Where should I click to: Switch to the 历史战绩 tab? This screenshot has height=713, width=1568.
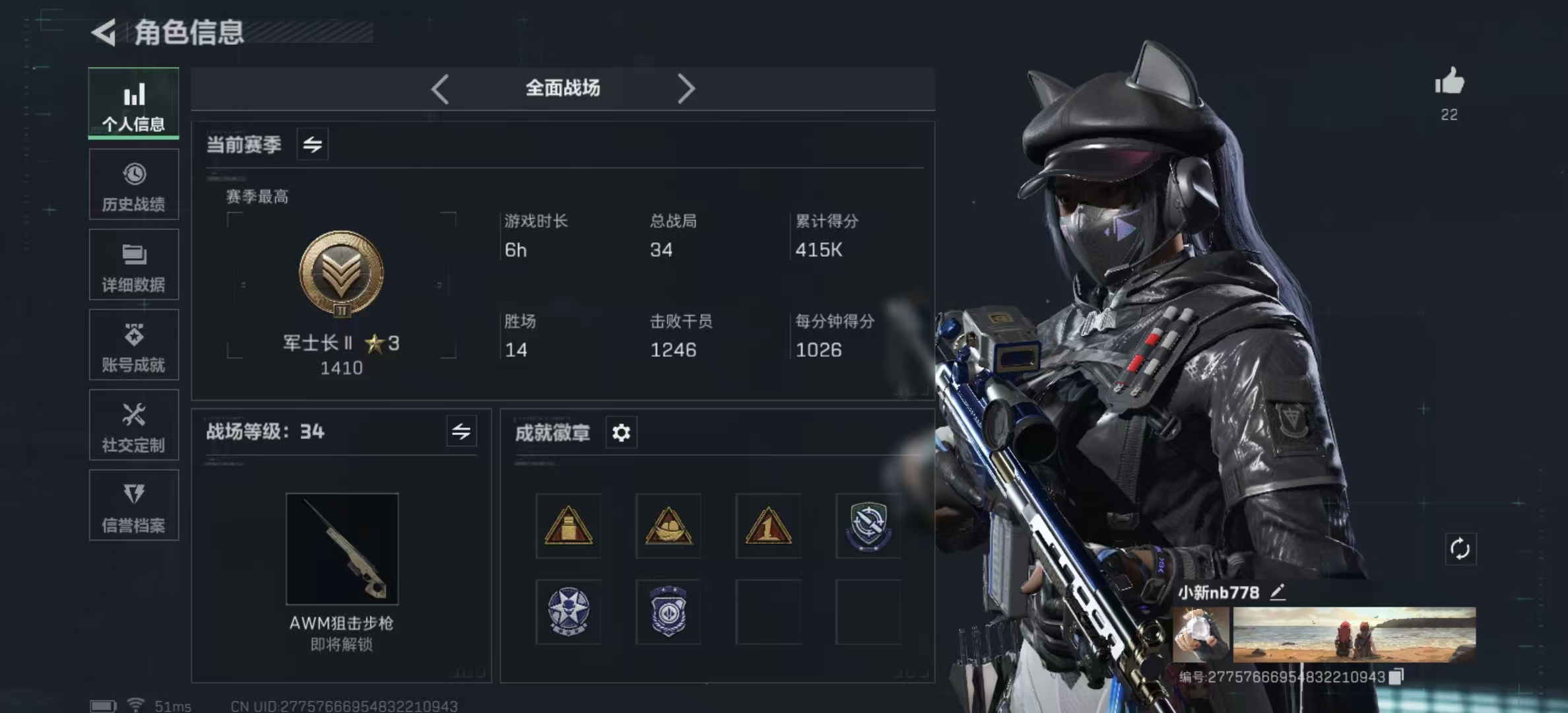click(x=133, y=185)
